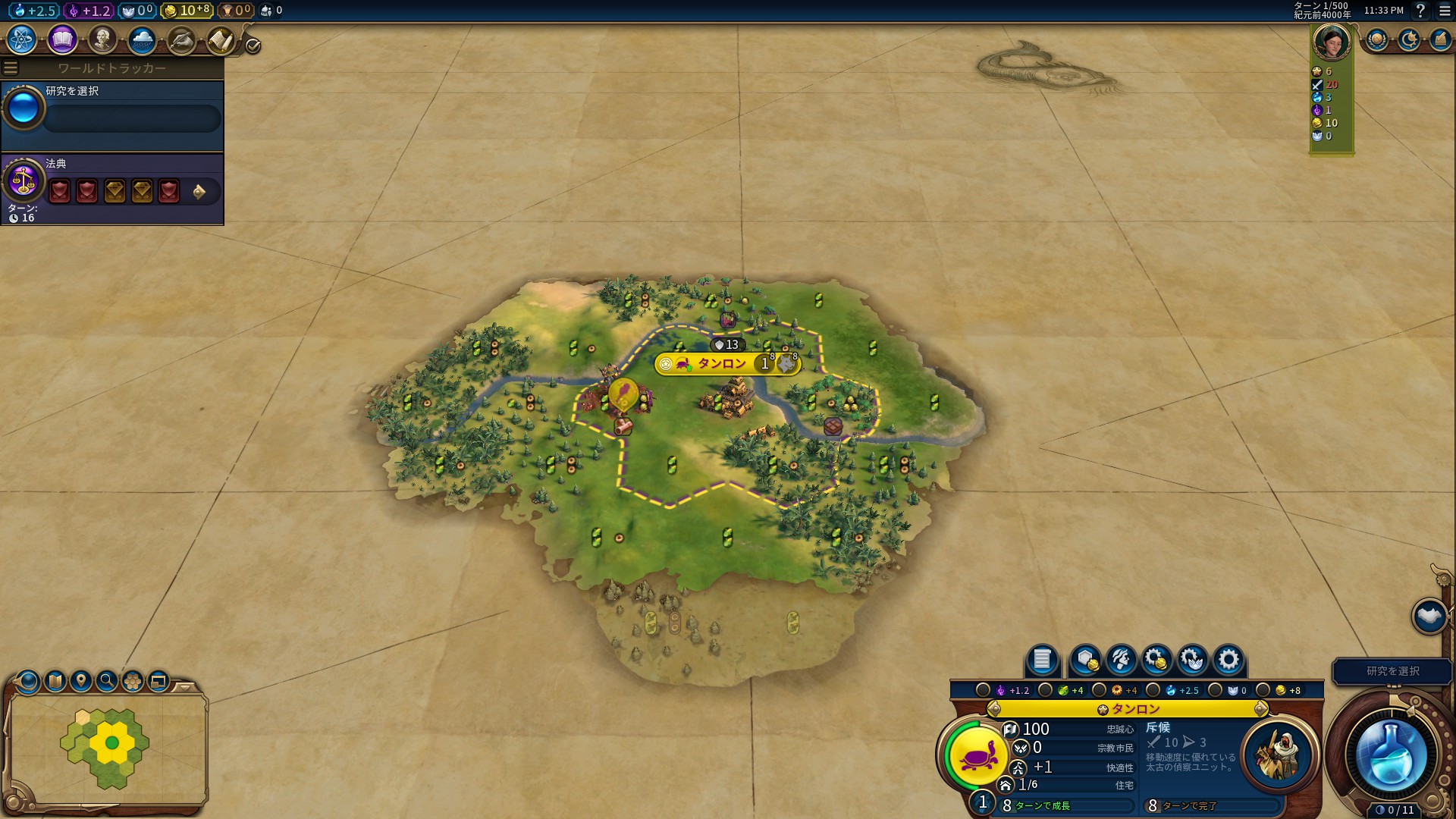Choose research via 研究を選択 tracker panel

click(112, 115)
